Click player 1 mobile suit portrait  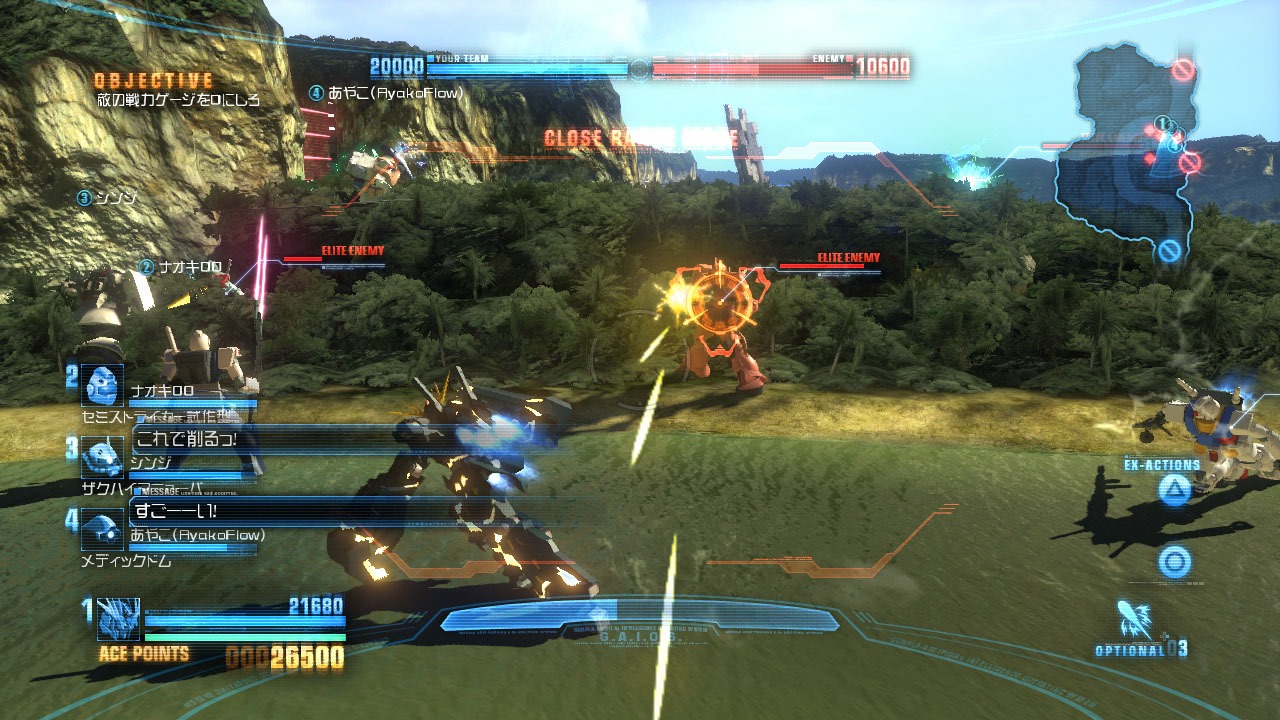[x=118, y=618]
